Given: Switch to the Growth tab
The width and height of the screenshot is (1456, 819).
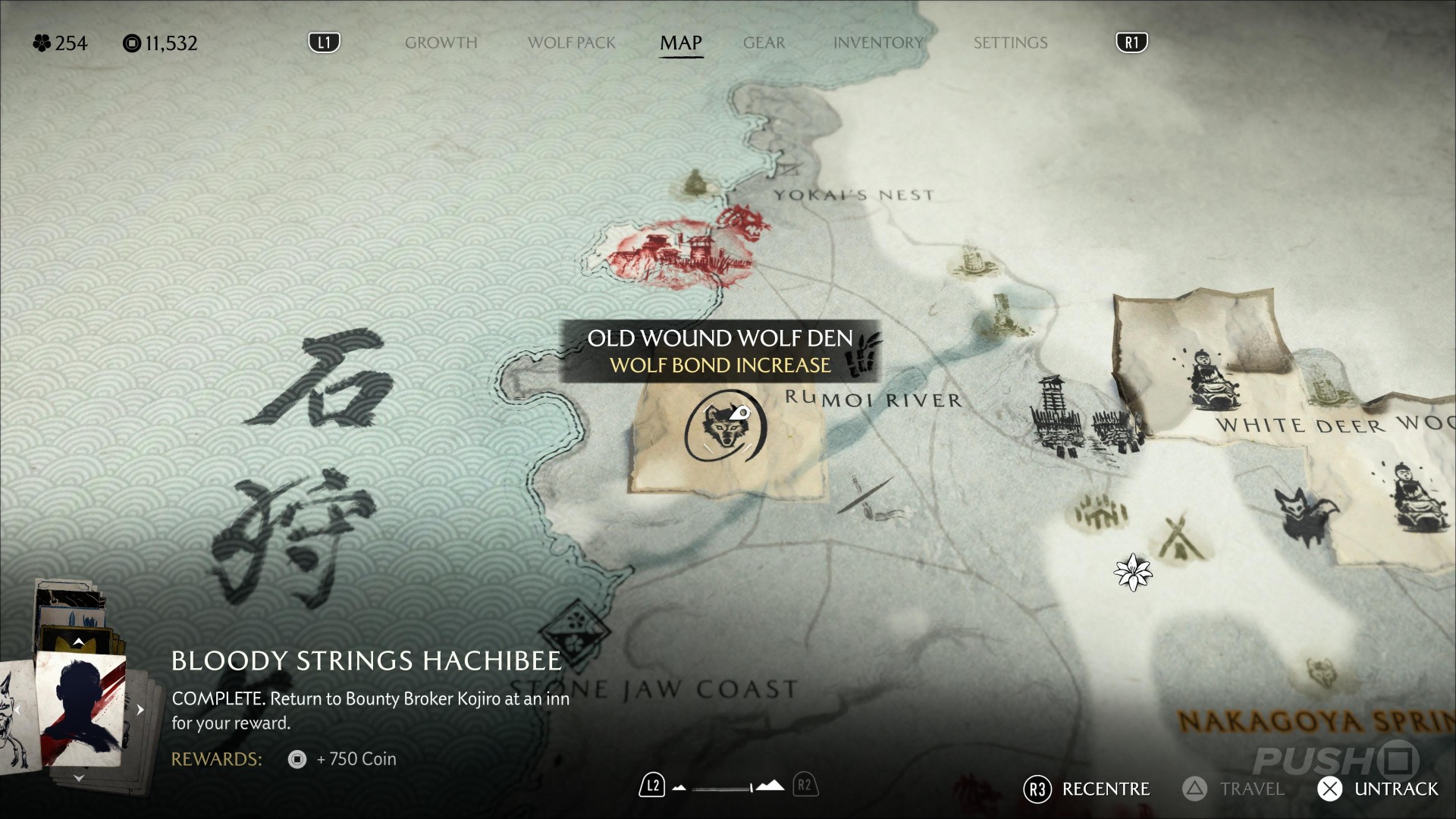Looking at the screenshot, I should coord(441,42).
